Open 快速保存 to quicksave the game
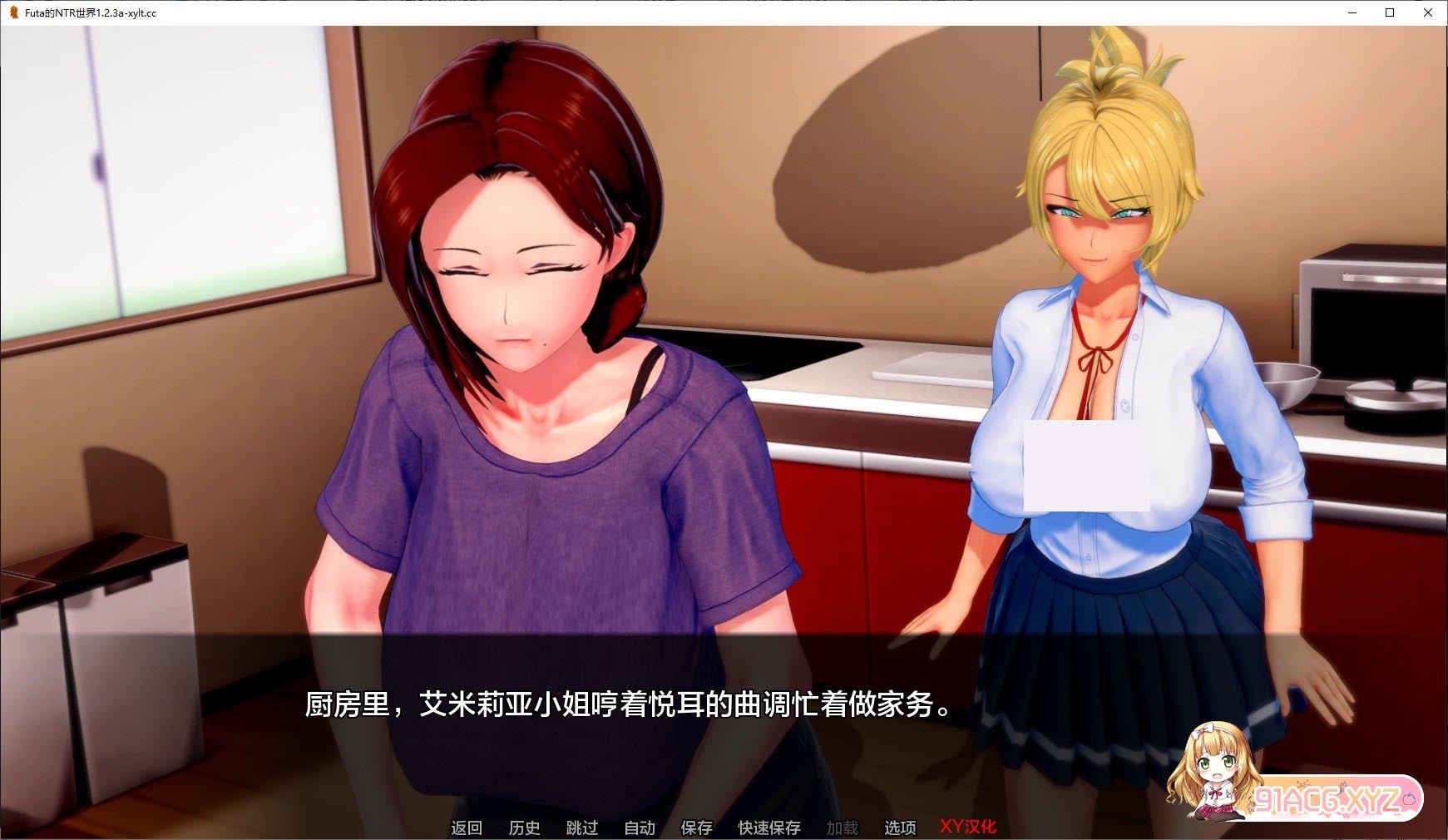 767,828
